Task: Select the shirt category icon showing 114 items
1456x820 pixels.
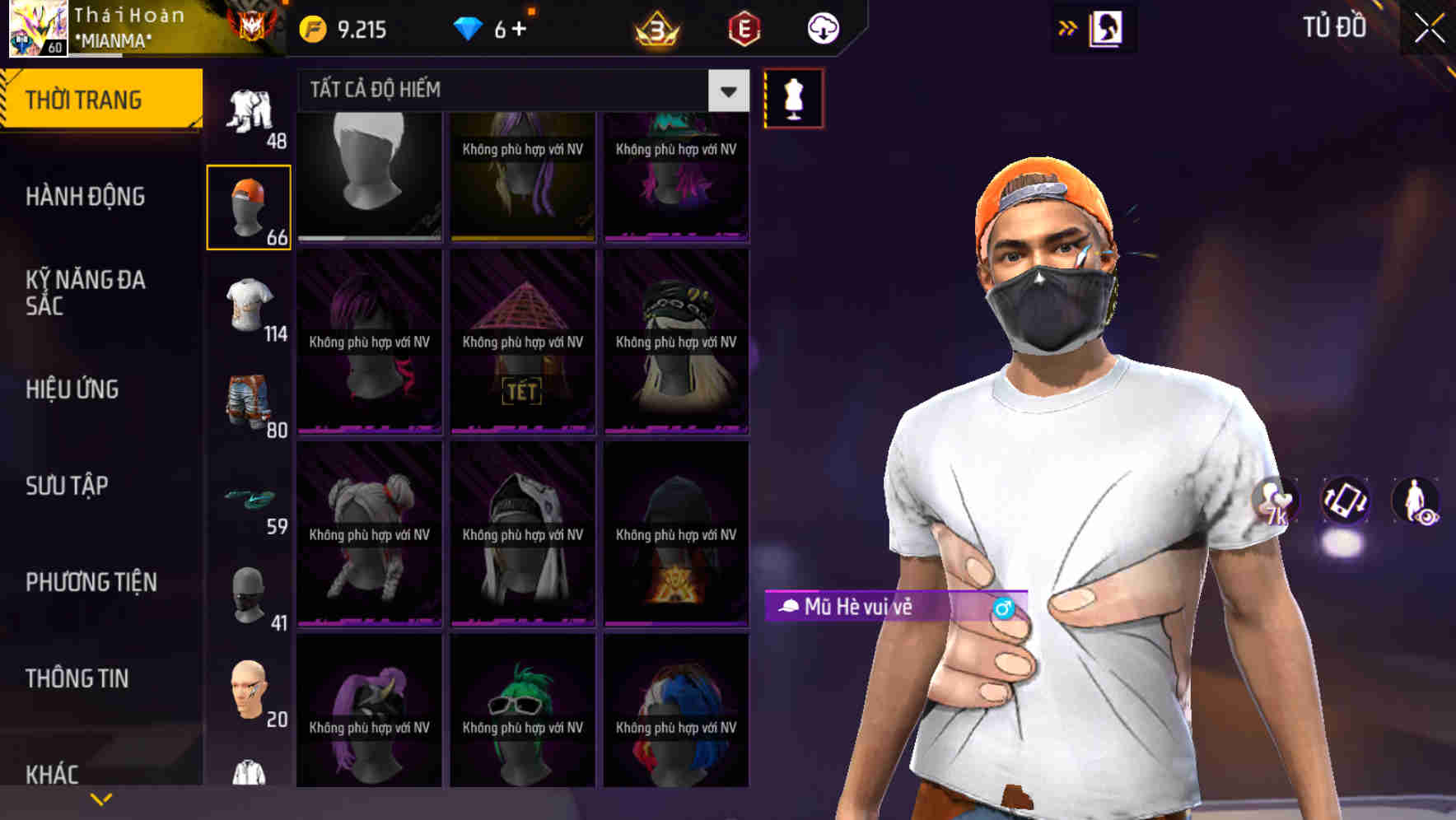Action: [249, 309]
